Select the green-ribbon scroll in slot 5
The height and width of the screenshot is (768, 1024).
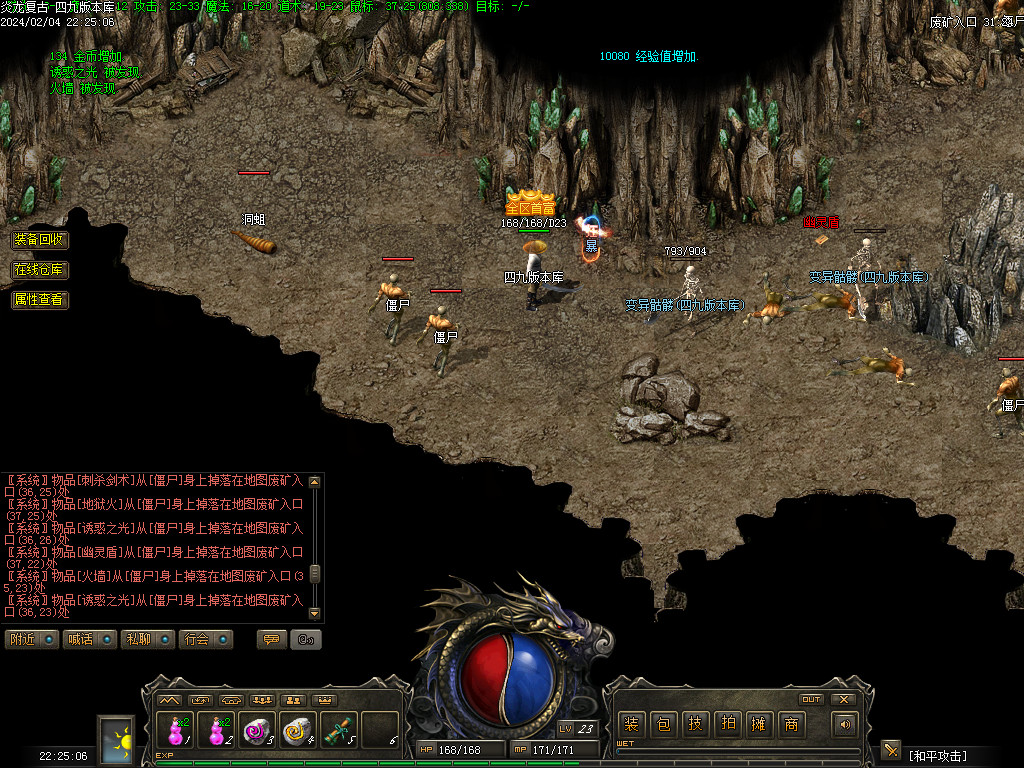(339, 731)
